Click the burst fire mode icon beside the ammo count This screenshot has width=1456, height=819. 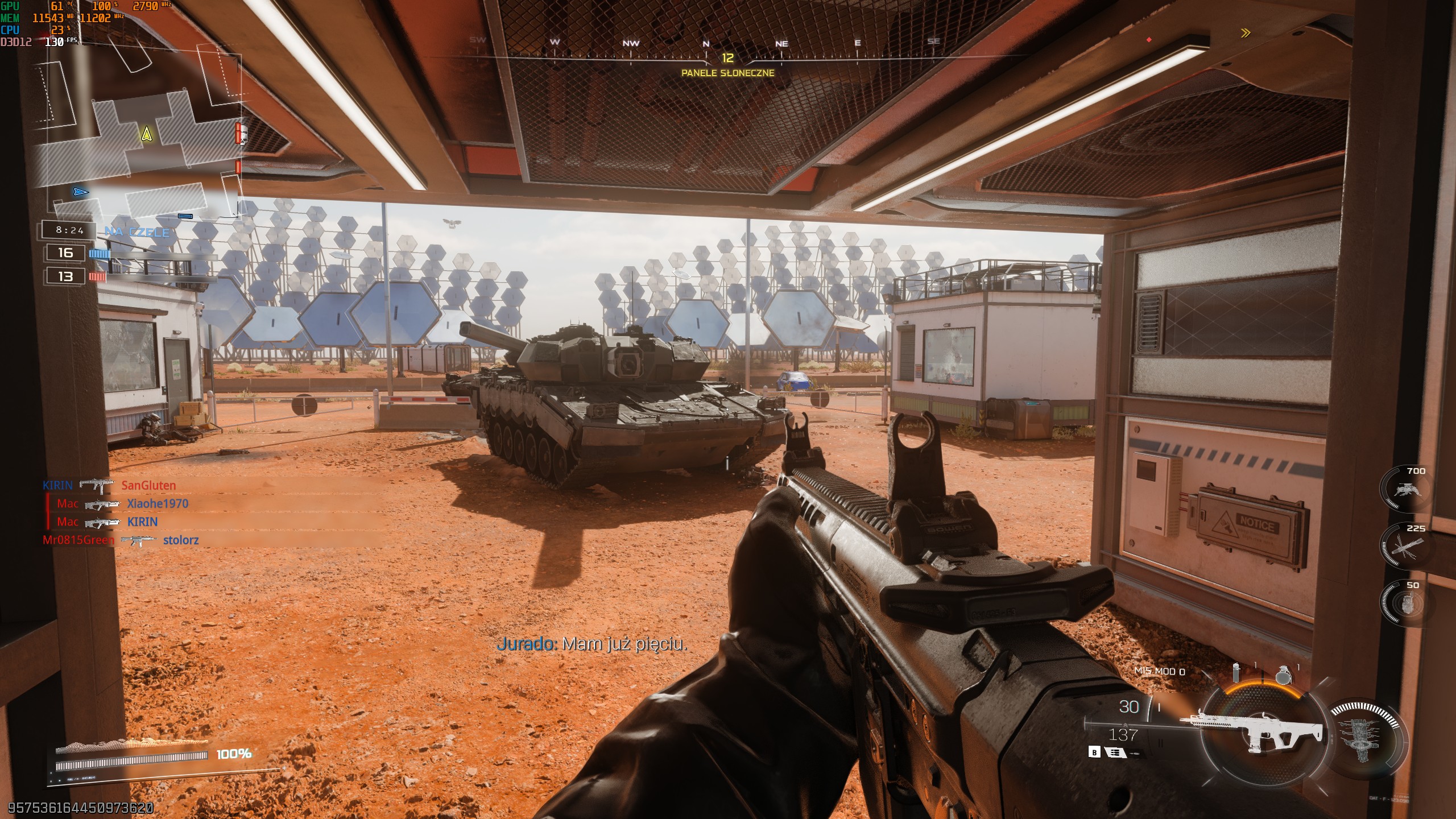tap(1115, 753)
